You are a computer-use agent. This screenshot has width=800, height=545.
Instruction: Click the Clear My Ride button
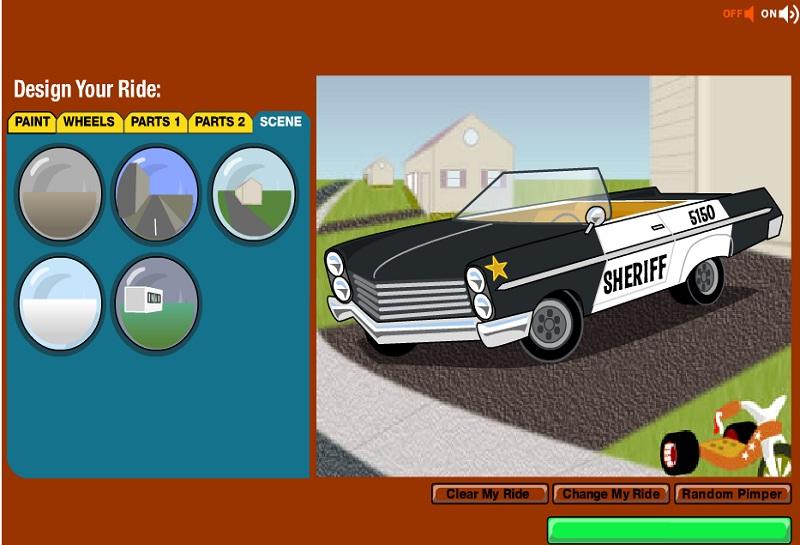click(490, 494)
